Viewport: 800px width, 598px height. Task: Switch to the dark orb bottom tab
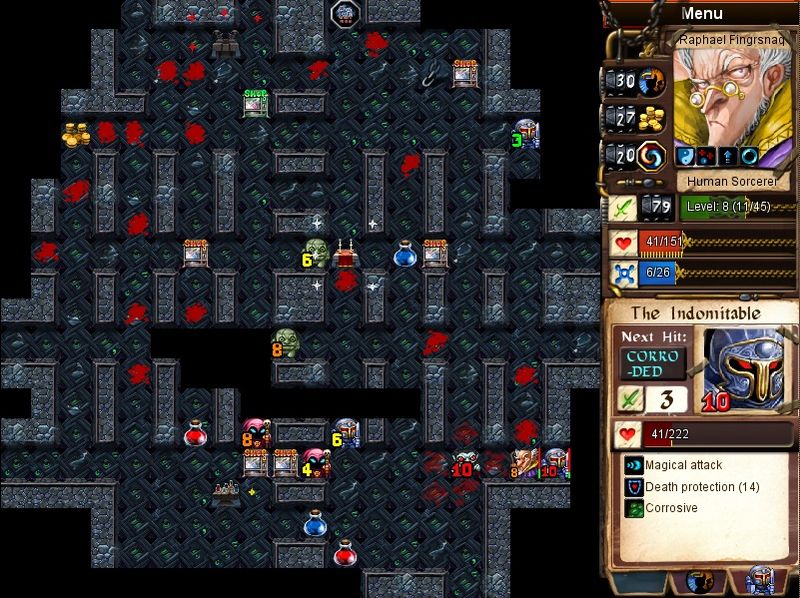[x=700, y=582]
